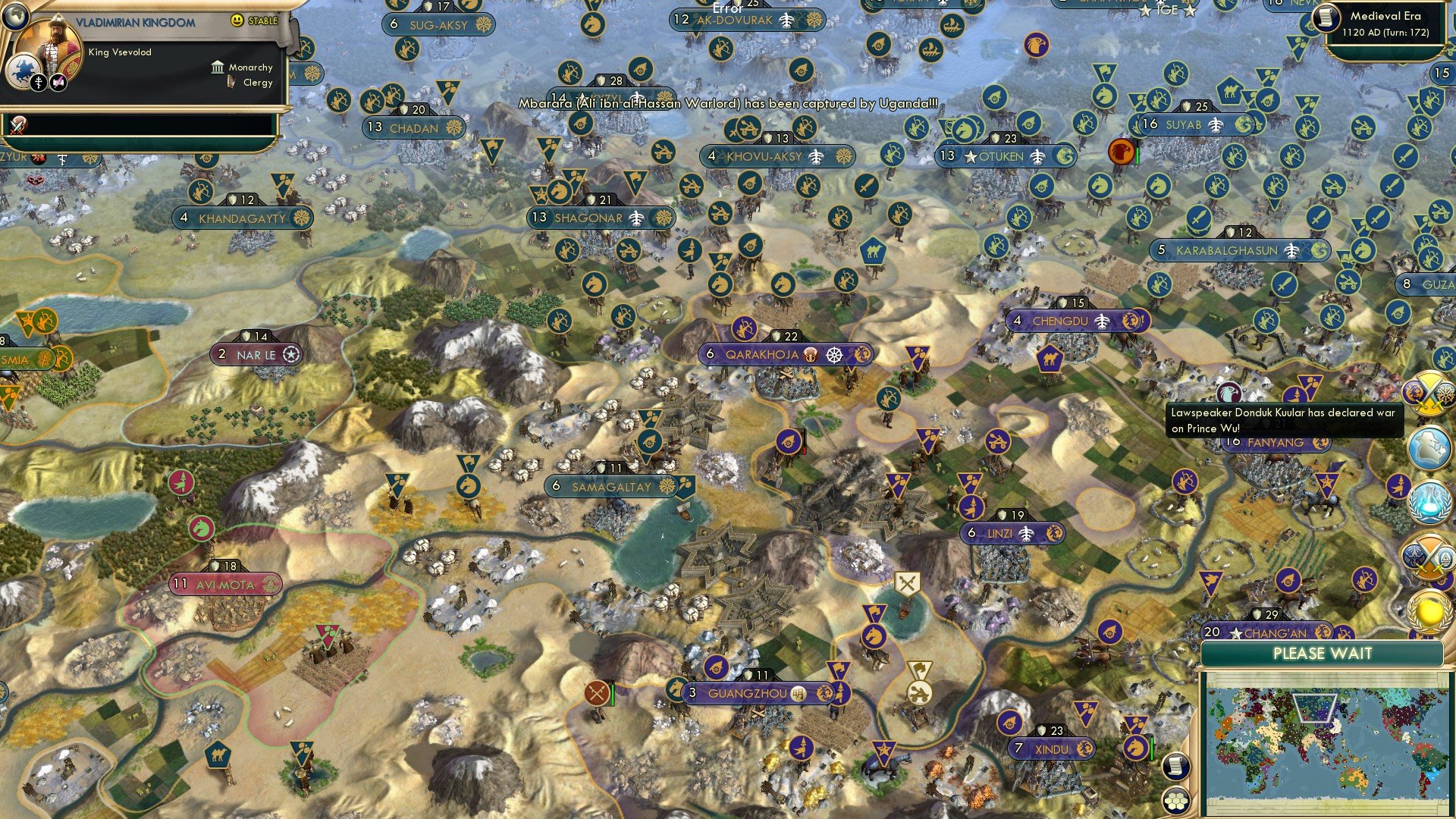Select the Samagaltay city banner

point(611,487)
